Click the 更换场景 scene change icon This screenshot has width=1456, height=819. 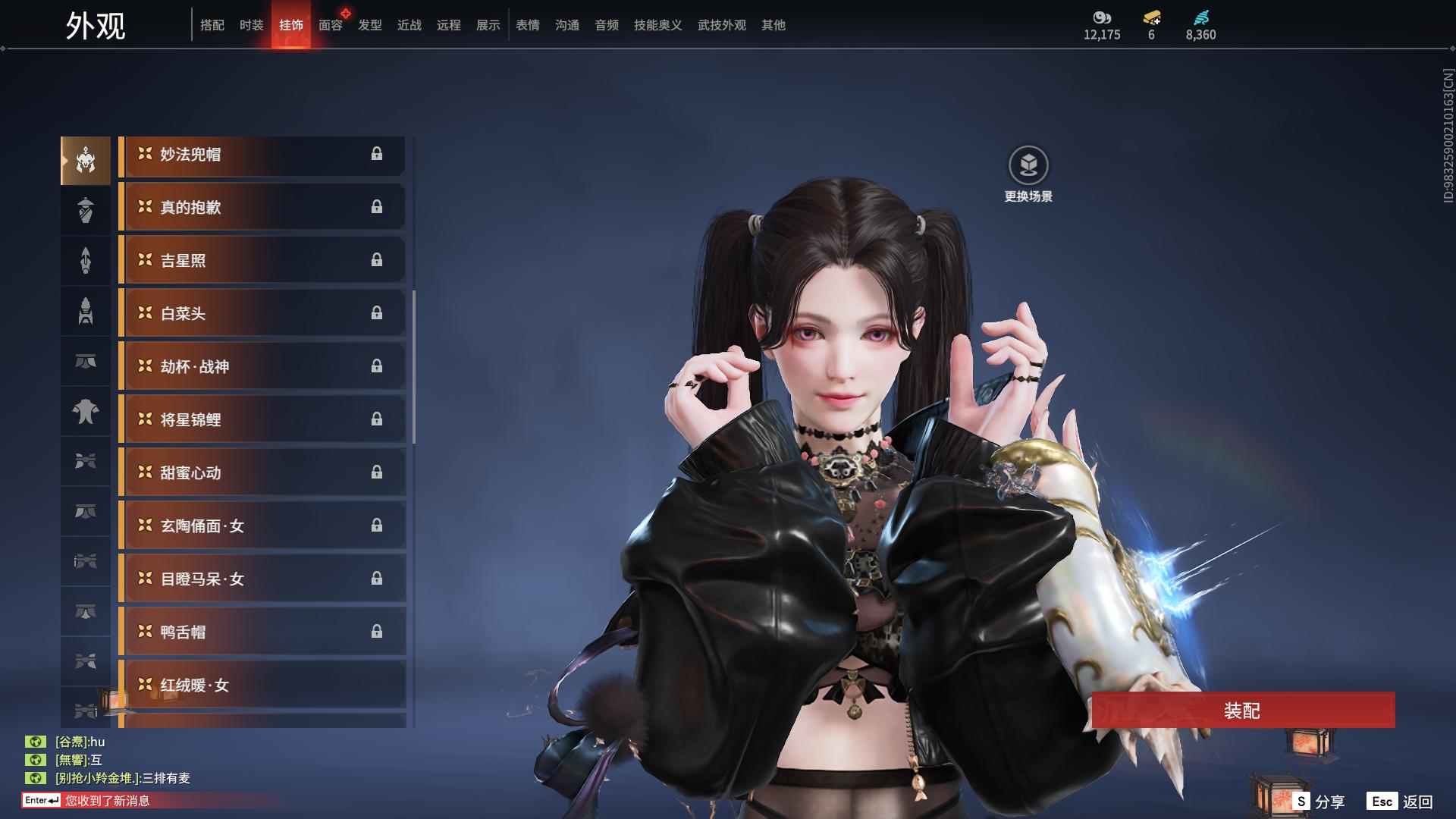[1028, 166]
